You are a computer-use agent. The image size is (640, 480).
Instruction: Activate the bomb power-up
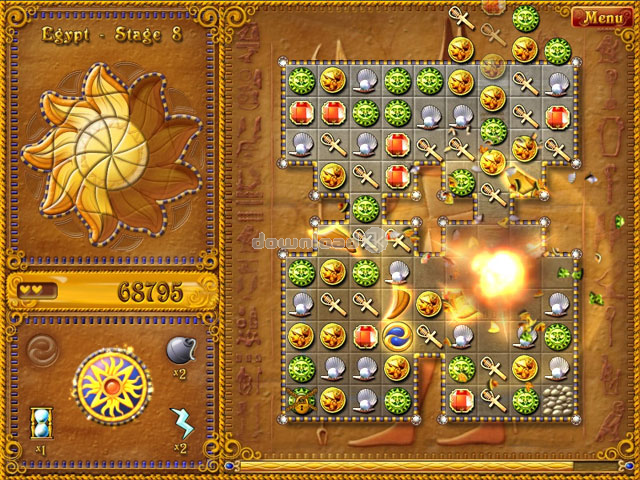pos(180,351)
